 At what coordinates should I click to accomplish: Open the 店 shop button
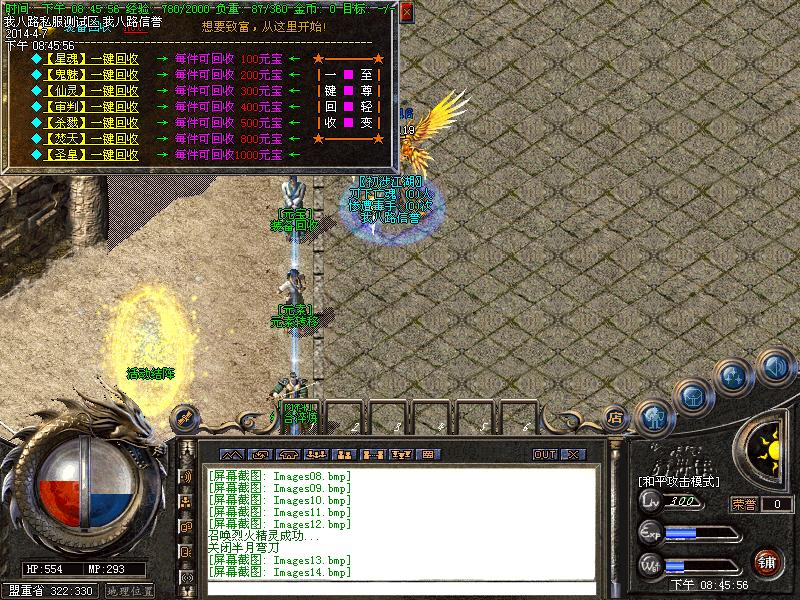(x=617, y=418)
